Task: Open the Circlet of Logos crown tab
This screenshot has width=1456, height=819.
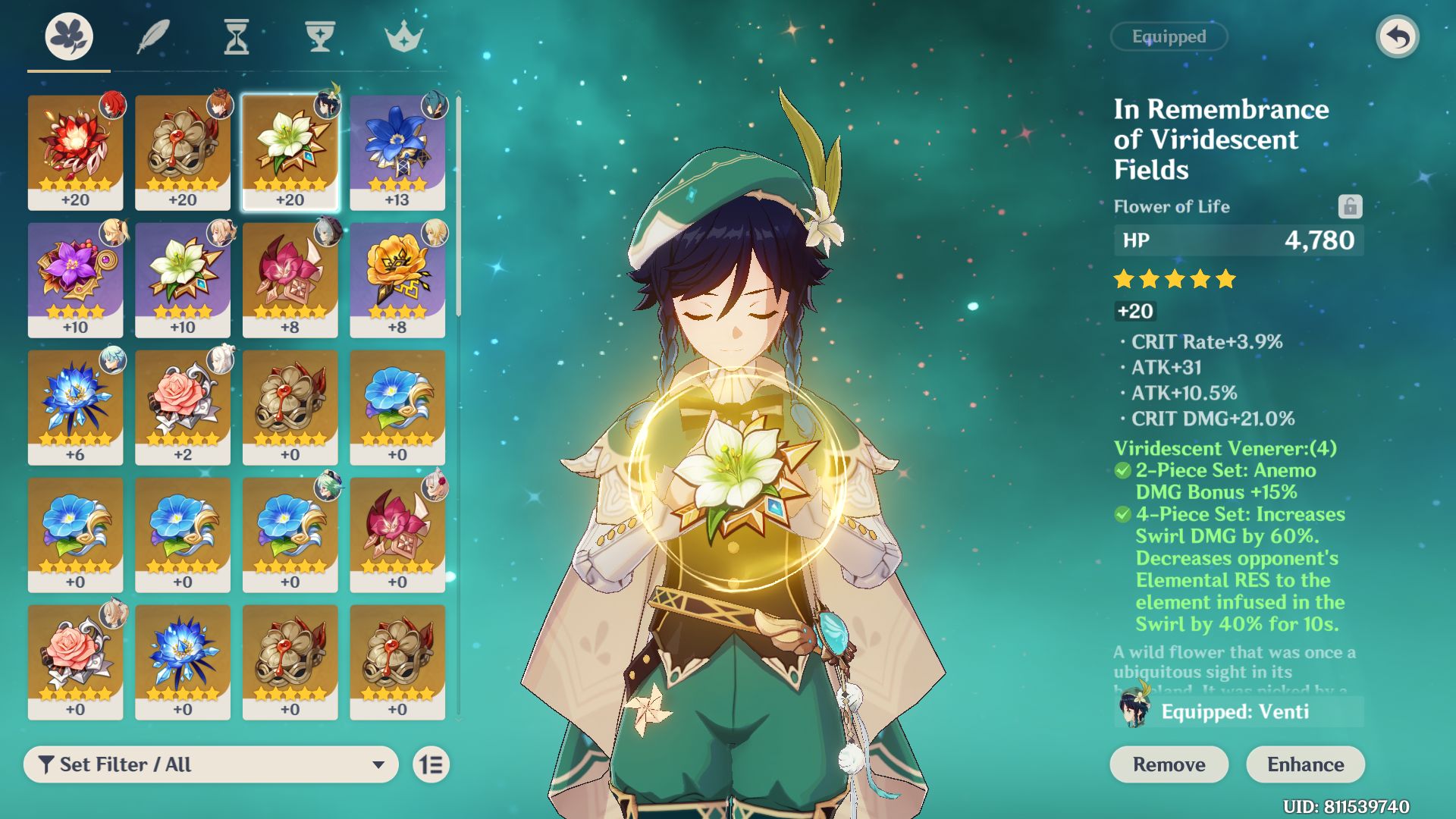Action: [403, 36]
